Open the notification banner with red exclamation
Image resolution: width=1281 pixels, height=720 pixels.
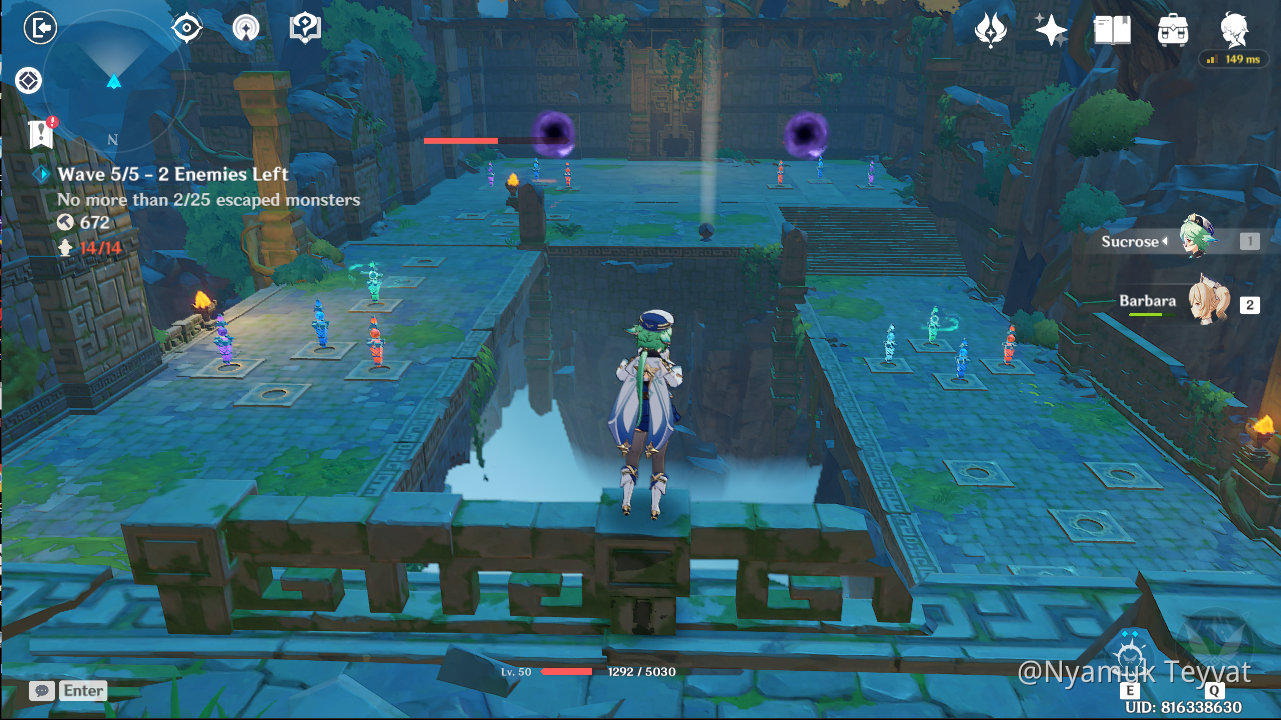pos(40,131)
